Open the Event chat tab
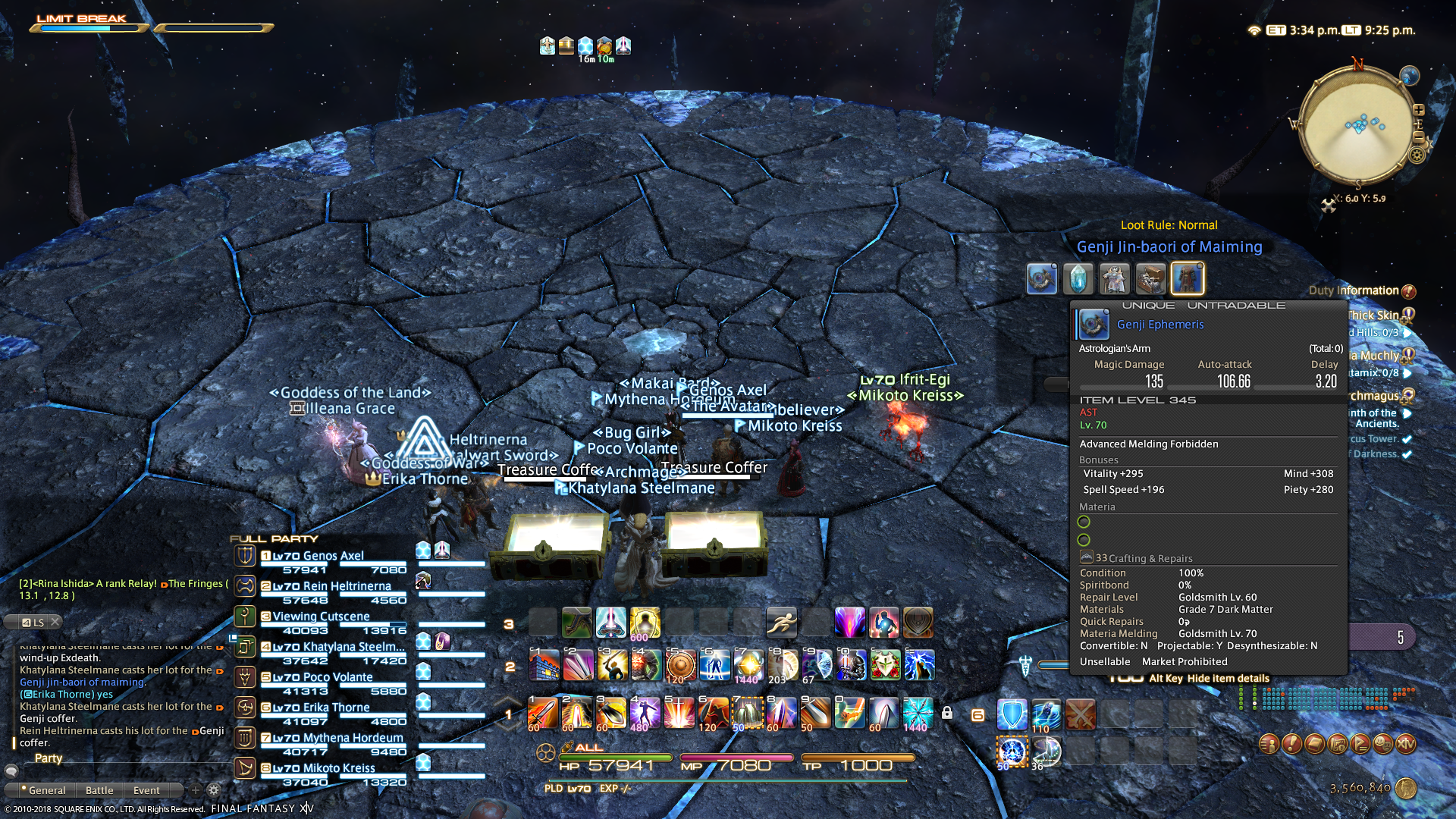Screen dimensions: 1456x819 coord(146,790)
